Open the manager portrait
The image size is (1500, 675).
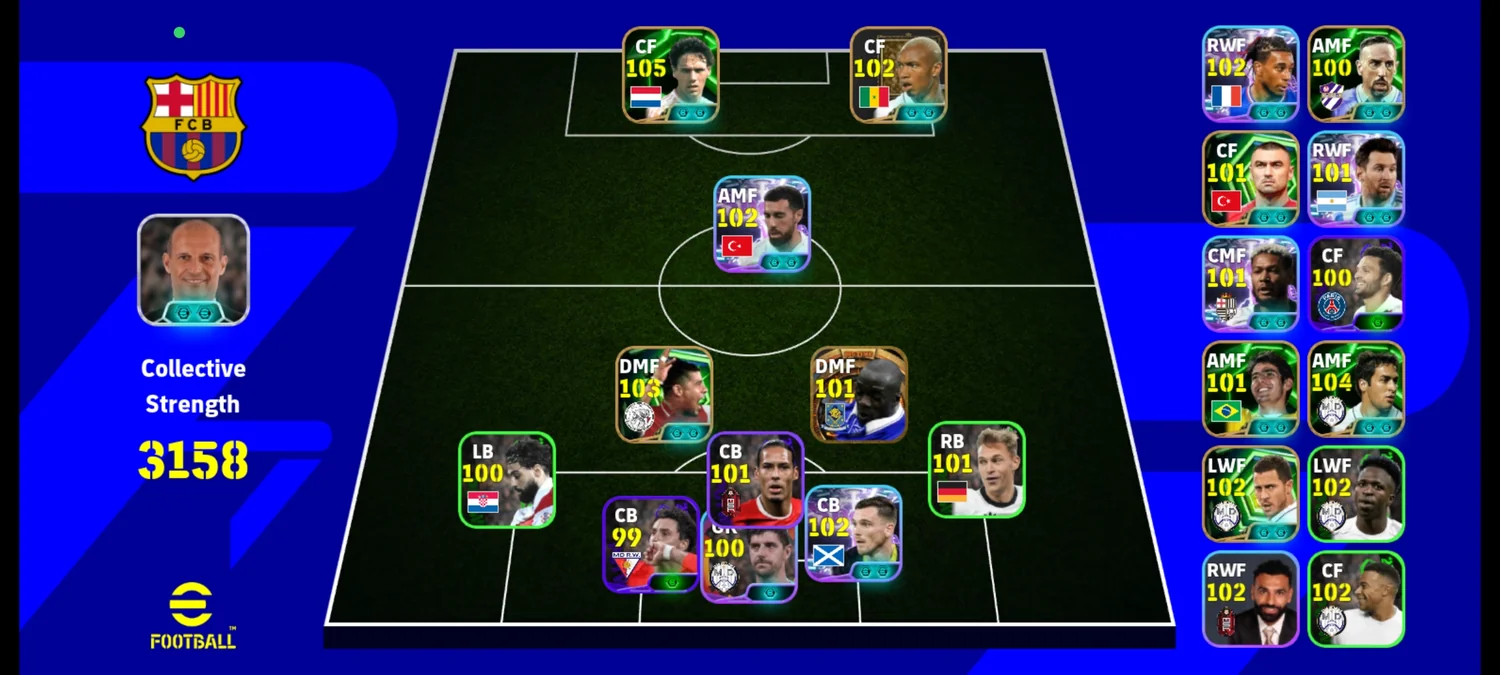[193, 270]
